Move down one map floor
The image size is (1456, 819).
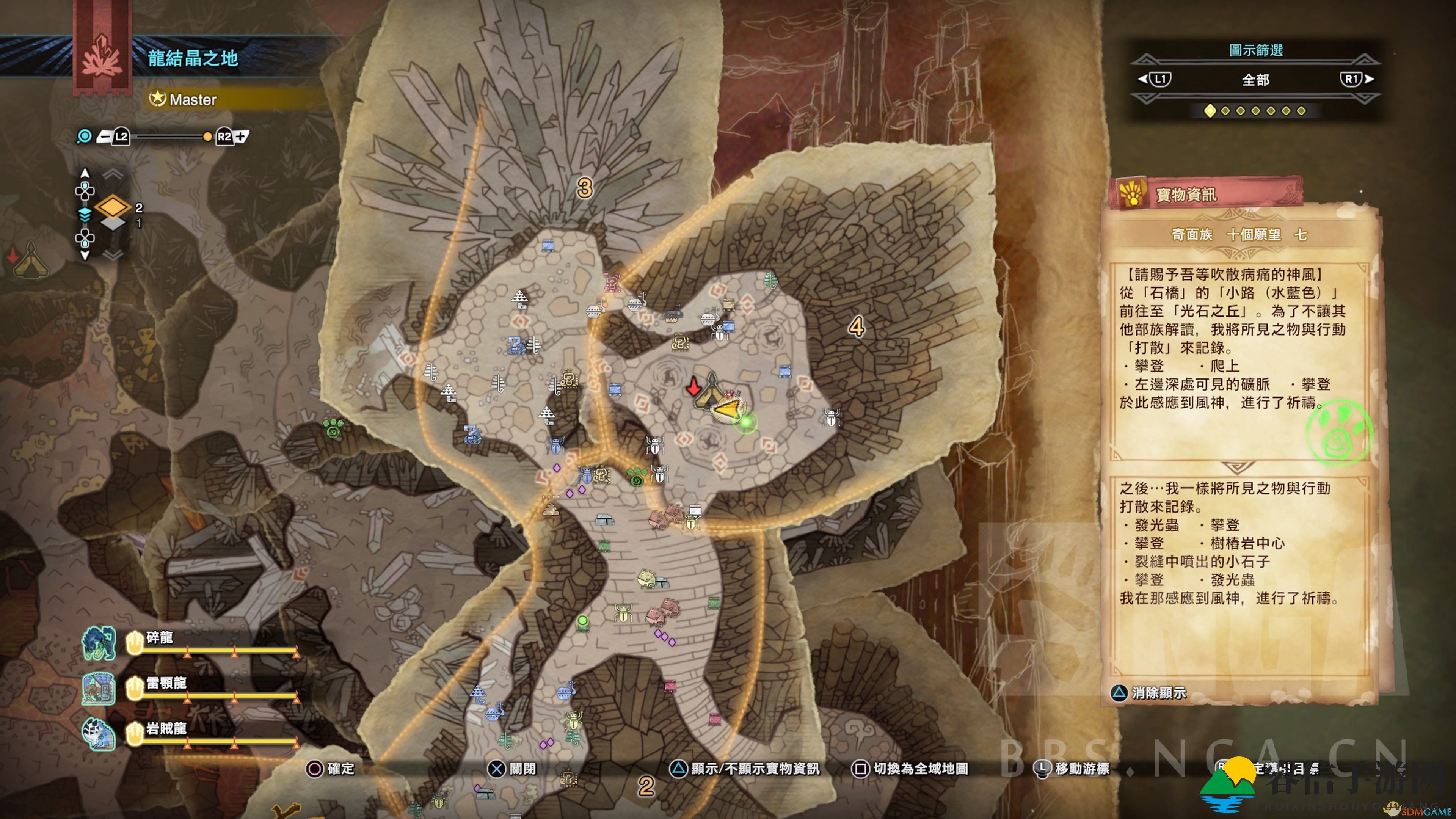point(85,256)
